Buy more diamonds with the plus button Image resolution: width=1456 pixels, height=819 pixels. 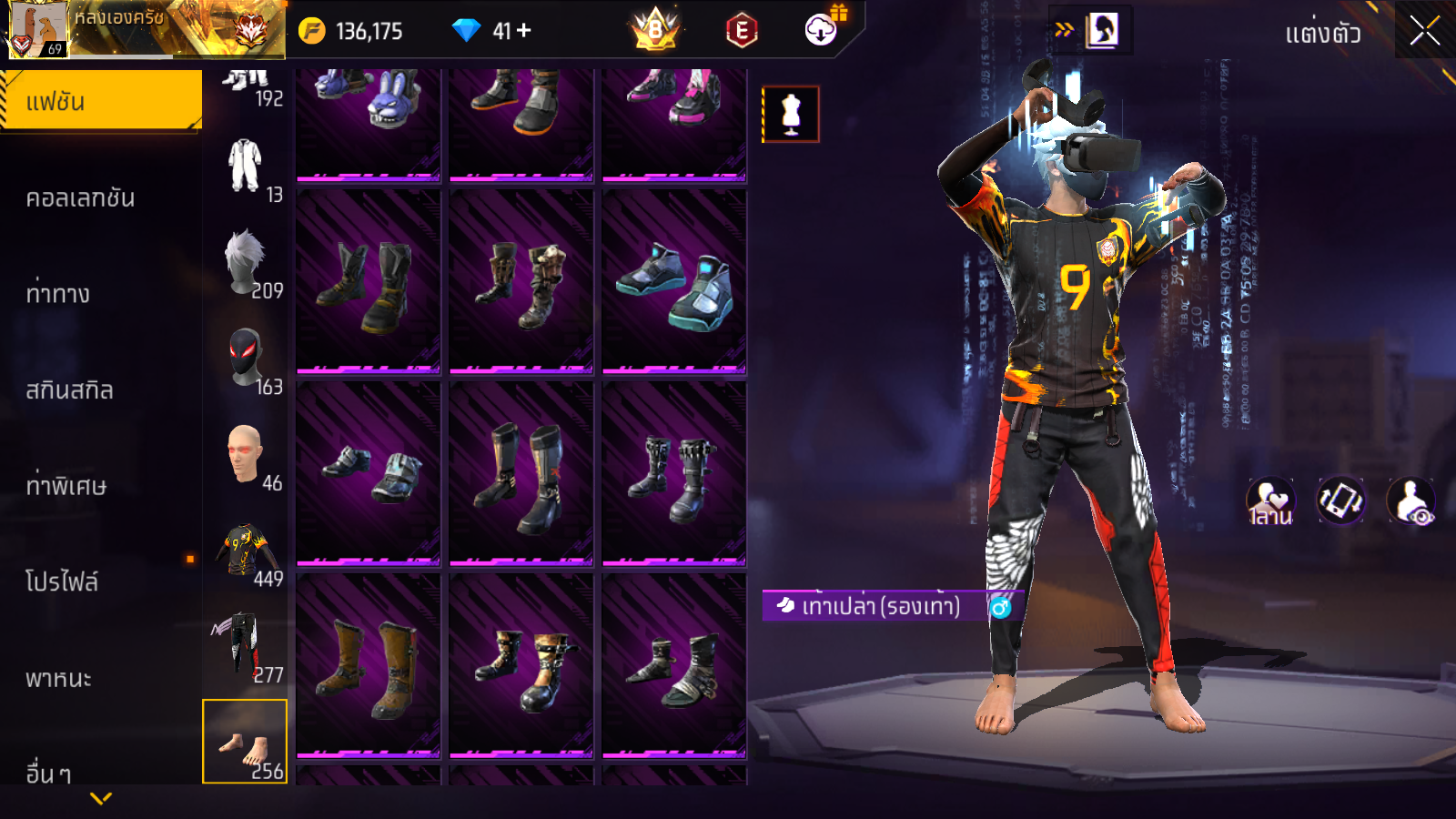pyautogui.click(x=523, y=31)
